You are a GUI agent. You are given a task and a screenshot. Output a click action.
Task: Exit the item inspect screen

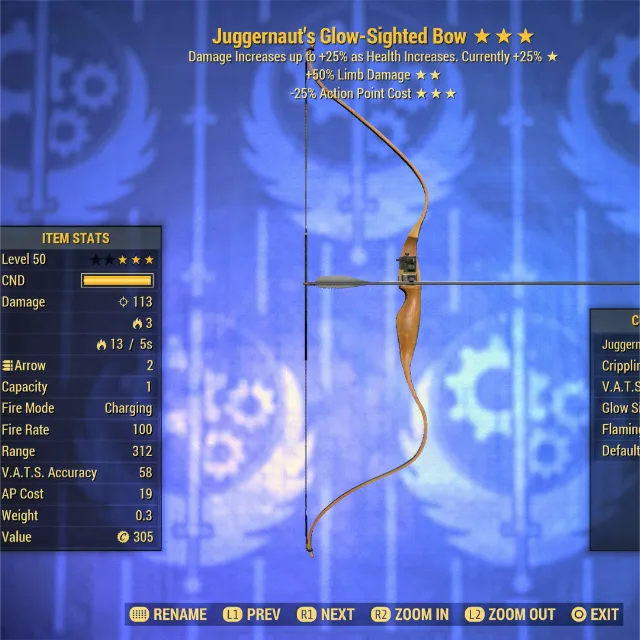(595, 615)
